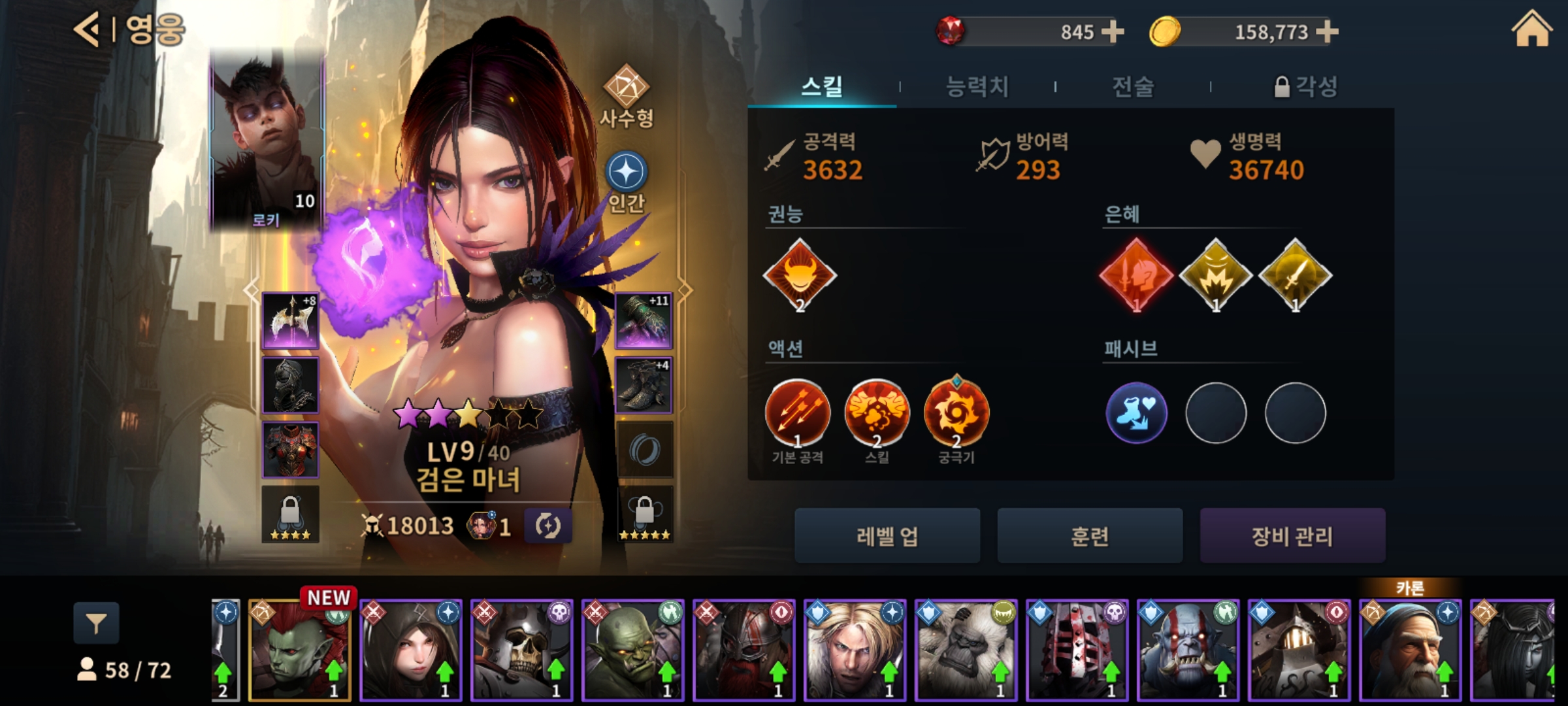Screen dimensions: 1568x706
Task: Select the locked 각성 tab
Action: pos(1306,86)
